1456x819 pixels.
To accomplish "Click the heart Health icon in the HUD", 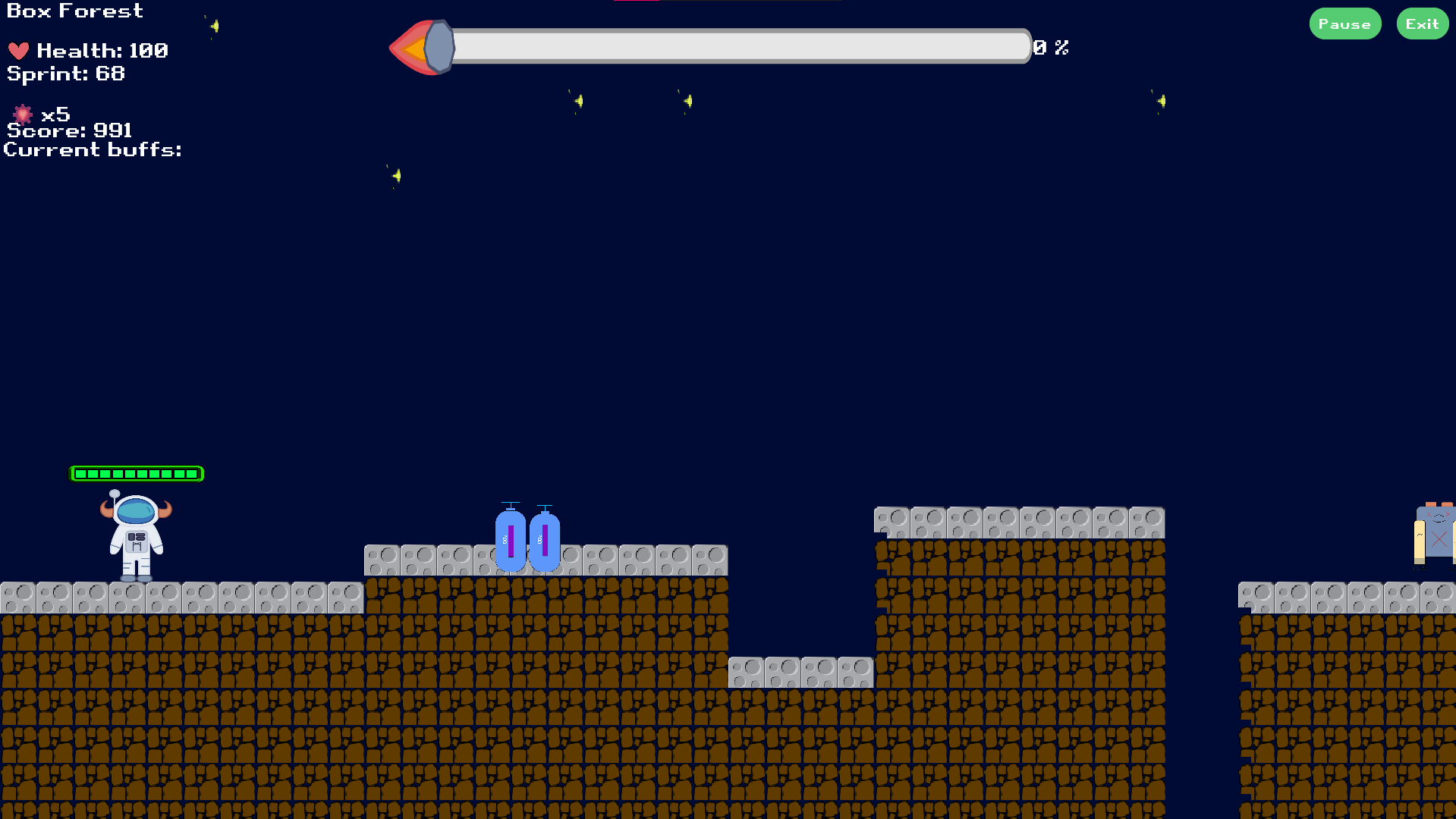I will click(x=19, y=51).
